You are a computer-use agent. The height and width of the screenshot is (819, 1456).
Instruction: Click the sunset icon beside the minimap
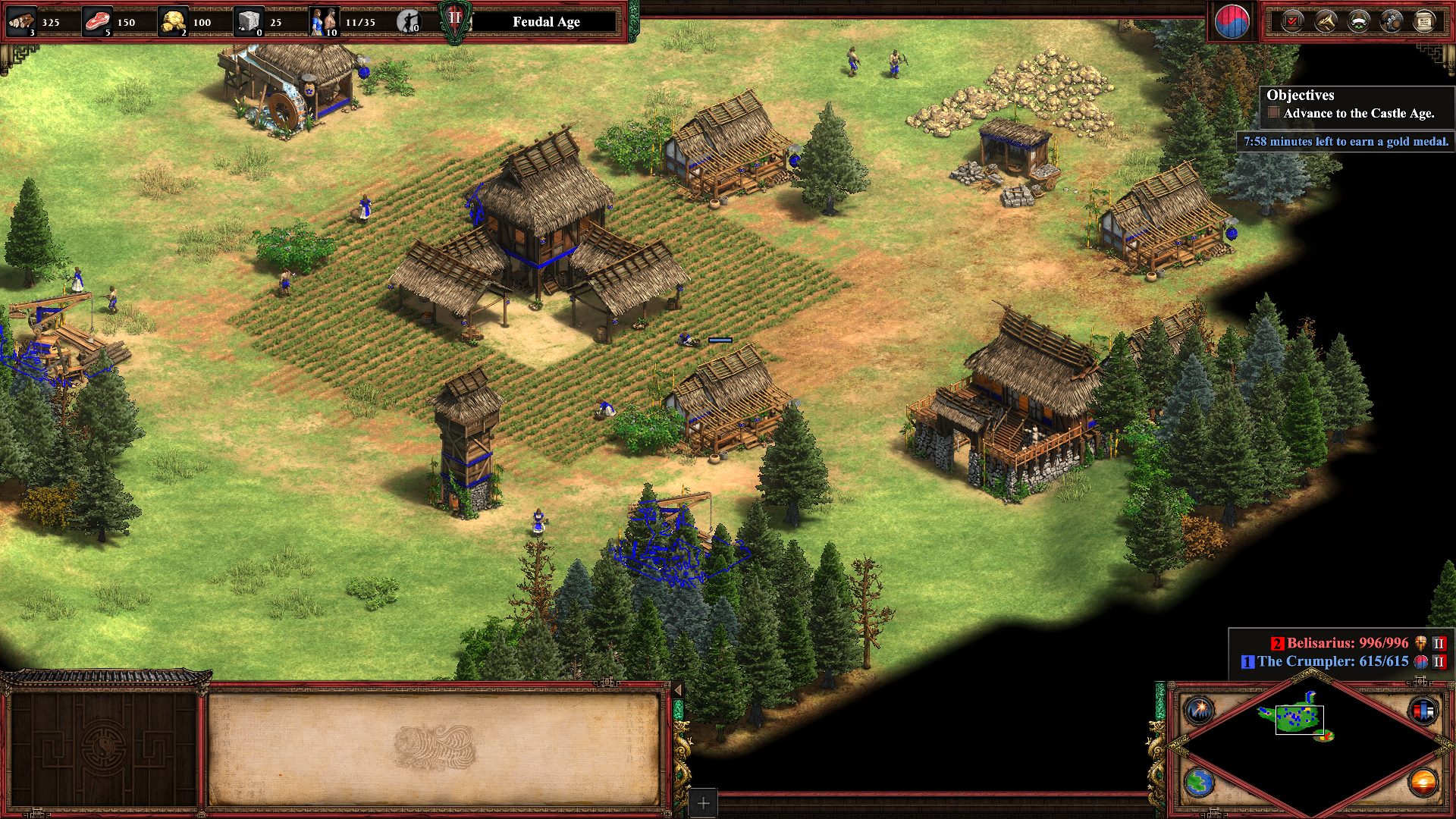coord(1423,782)
